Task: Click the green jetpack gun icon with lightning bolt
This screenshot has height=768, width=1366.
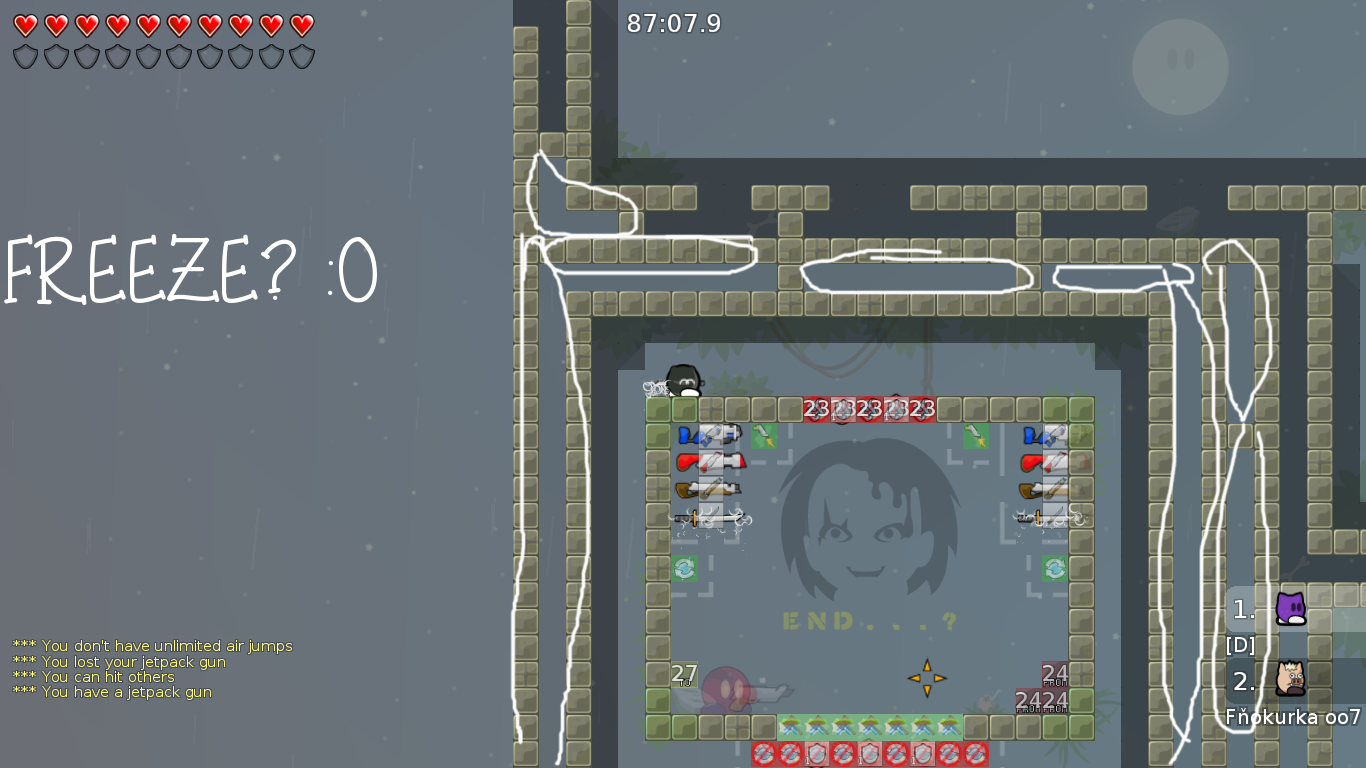Action: click(x=763, y=436)
